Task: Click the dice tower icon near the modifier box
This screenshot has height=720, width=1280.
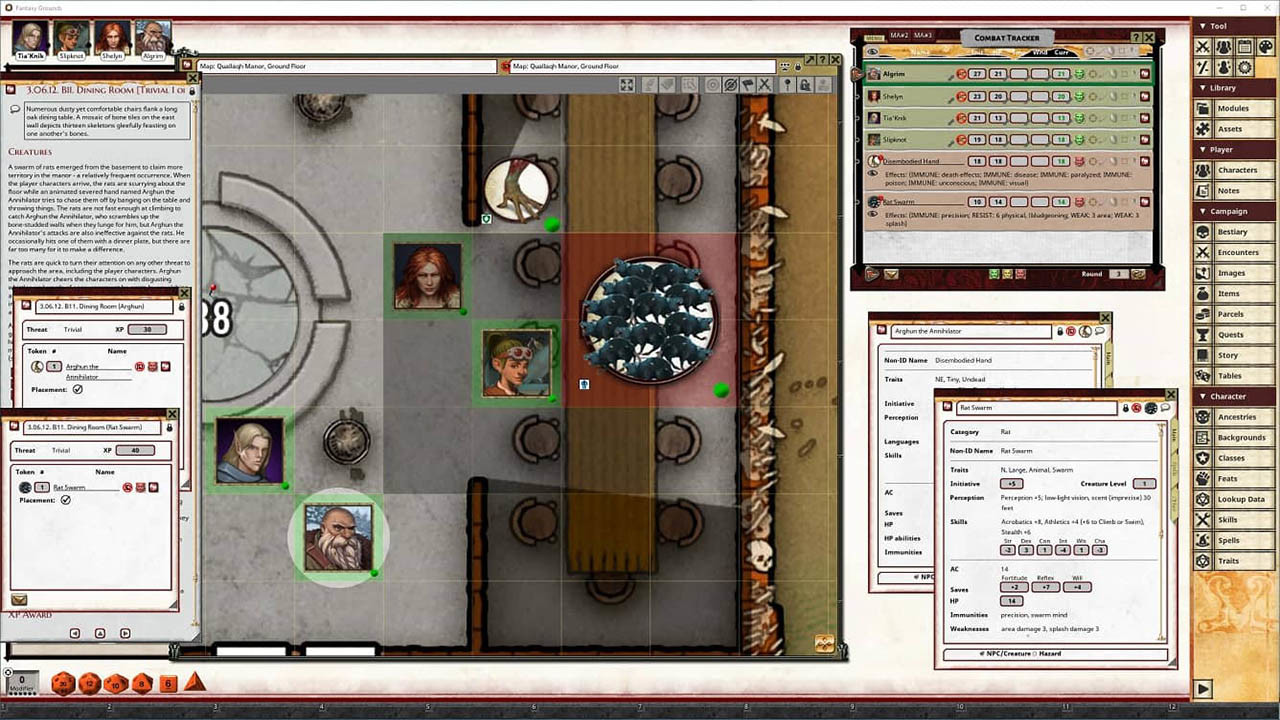Action: [x=8, y=672]
